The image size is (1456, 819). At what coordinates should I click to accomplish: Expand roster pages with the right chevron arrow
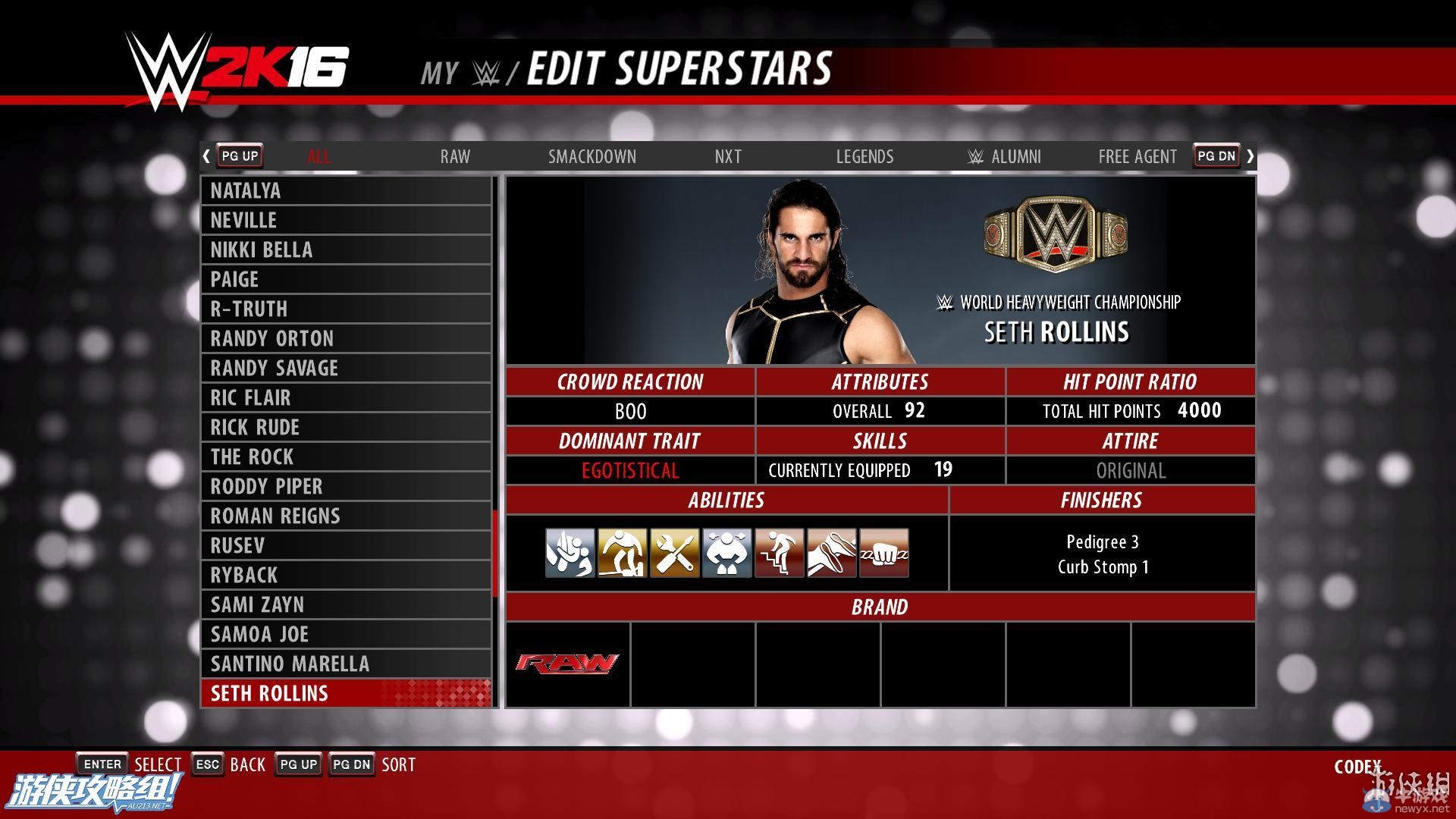coord(1250,155)
